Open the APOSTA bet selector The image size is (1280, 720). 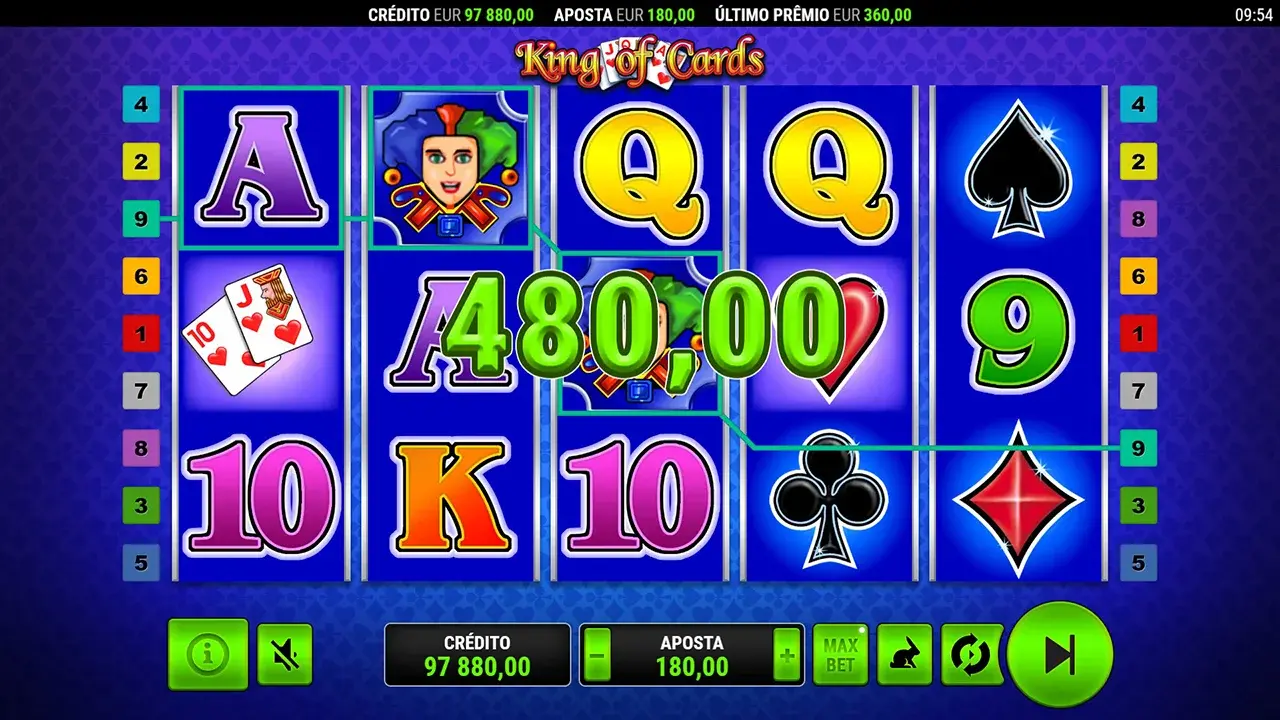click(x=693, y=654)
